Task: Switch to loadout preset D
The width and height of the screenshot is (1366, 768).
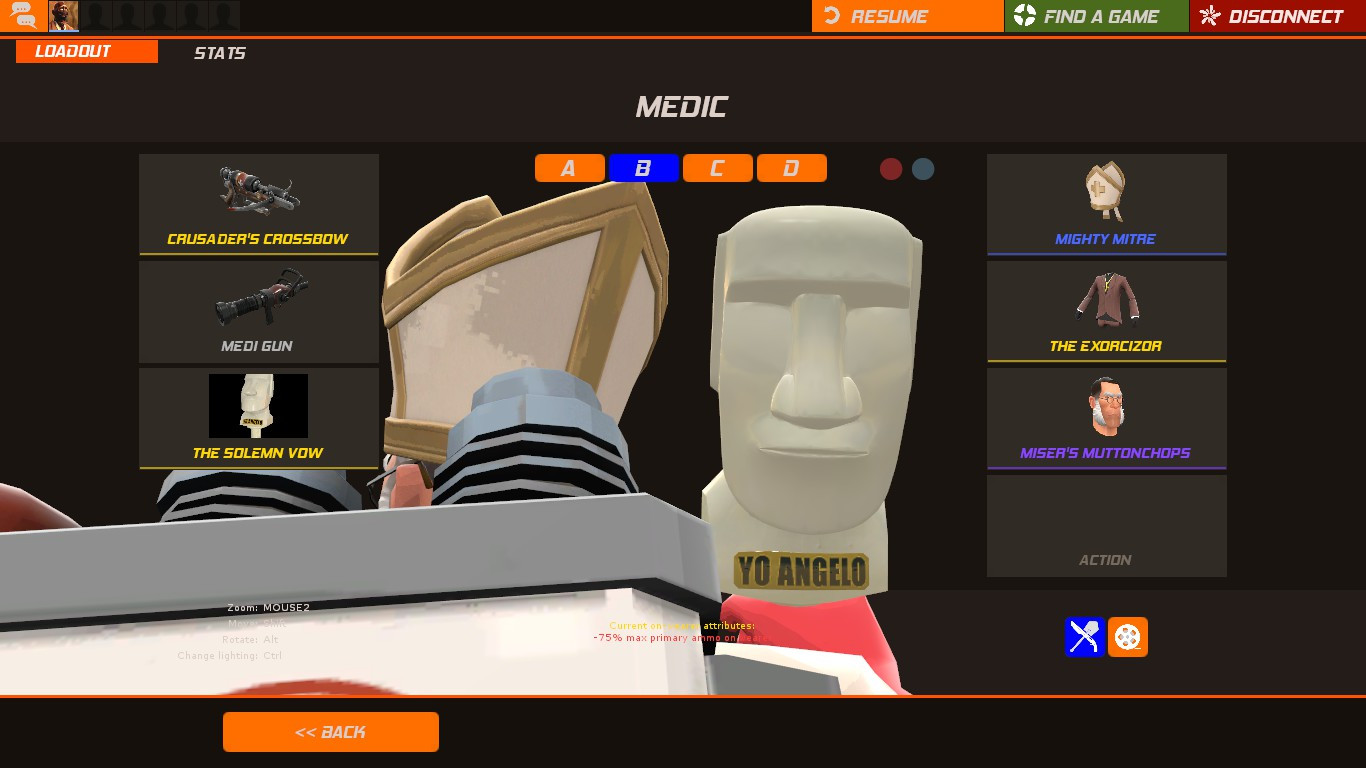Action: click(792, 168)
